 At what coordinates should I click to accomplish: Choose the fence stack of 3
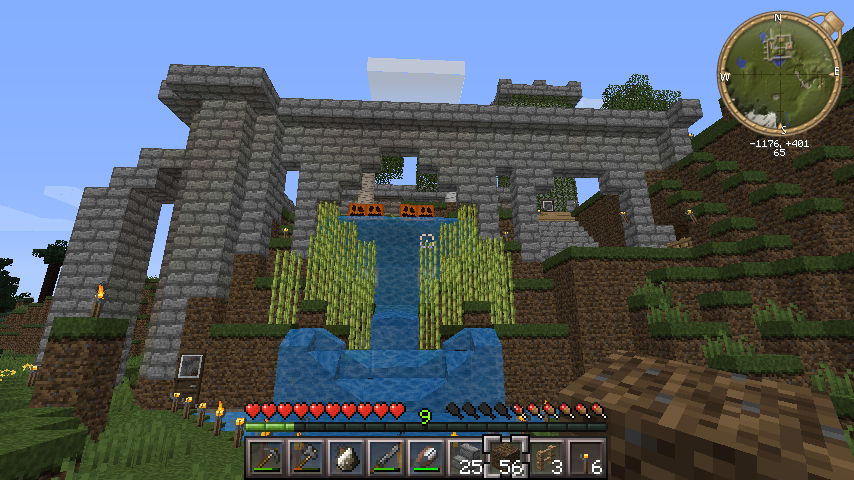pyautogui.click(x=546, y=457)
